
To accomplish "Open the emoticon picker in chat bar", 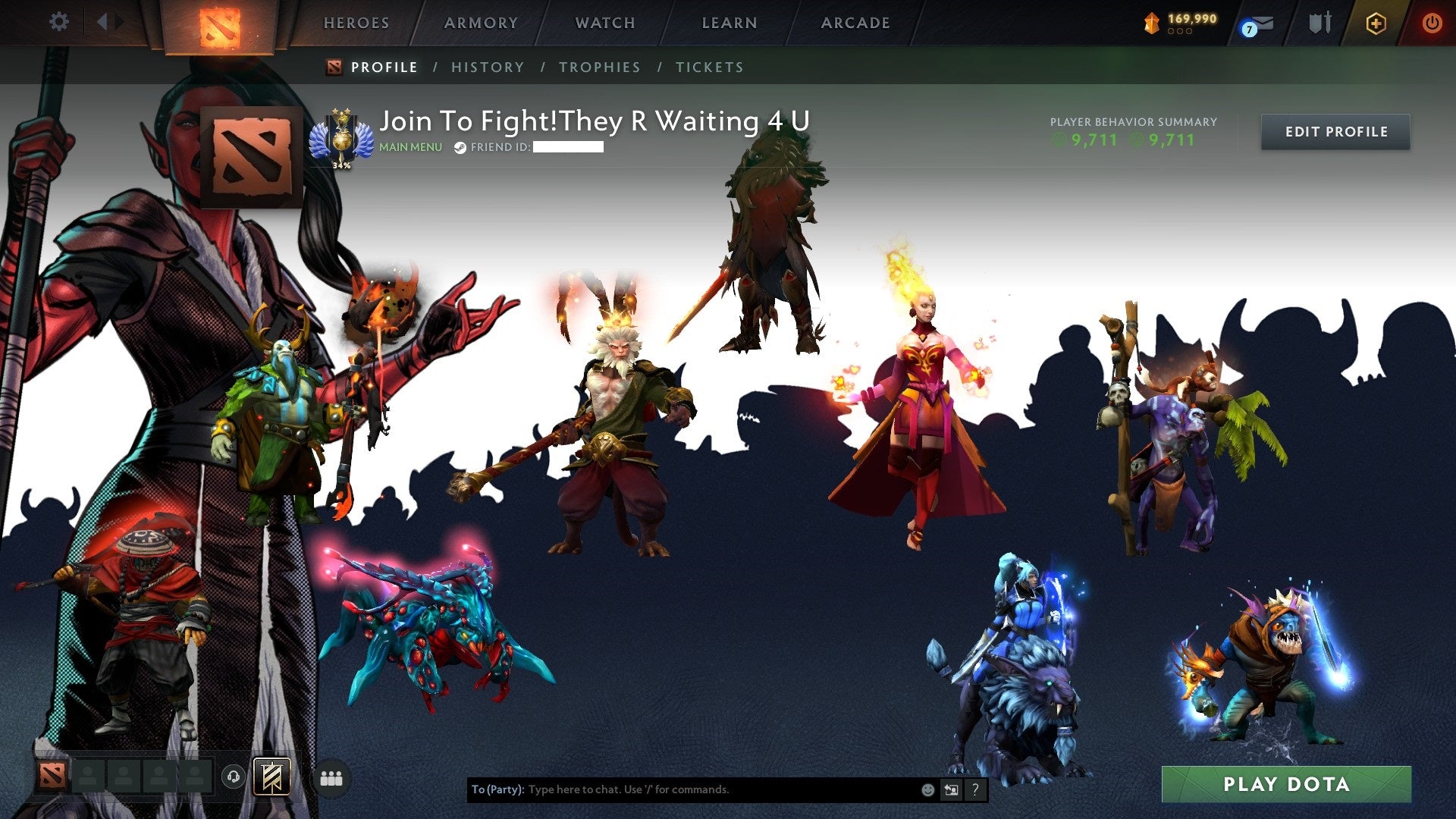I will click(x=927, y=789).
